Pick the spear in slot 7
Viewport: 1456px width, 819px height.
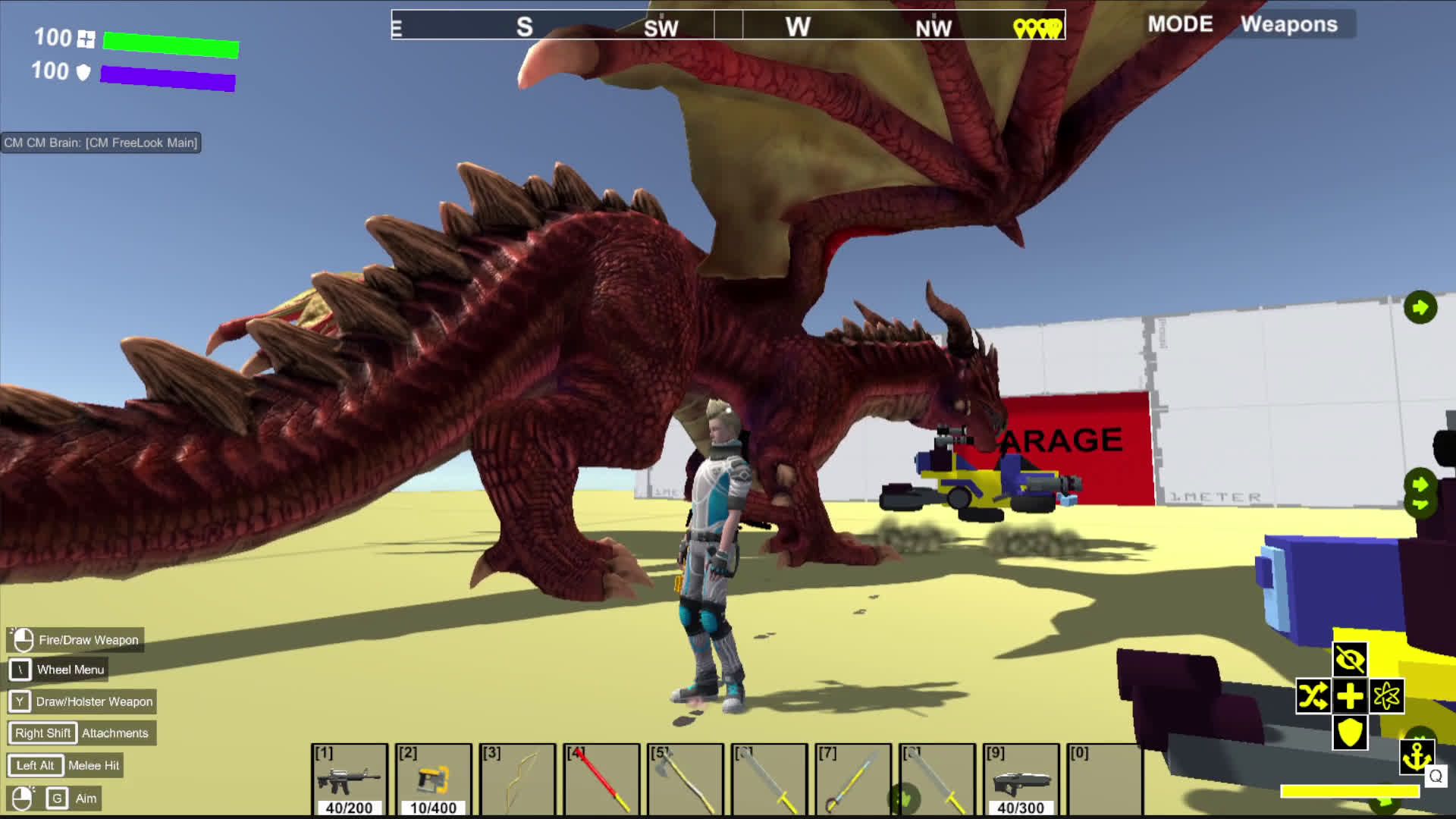click(x=853, y=780)
